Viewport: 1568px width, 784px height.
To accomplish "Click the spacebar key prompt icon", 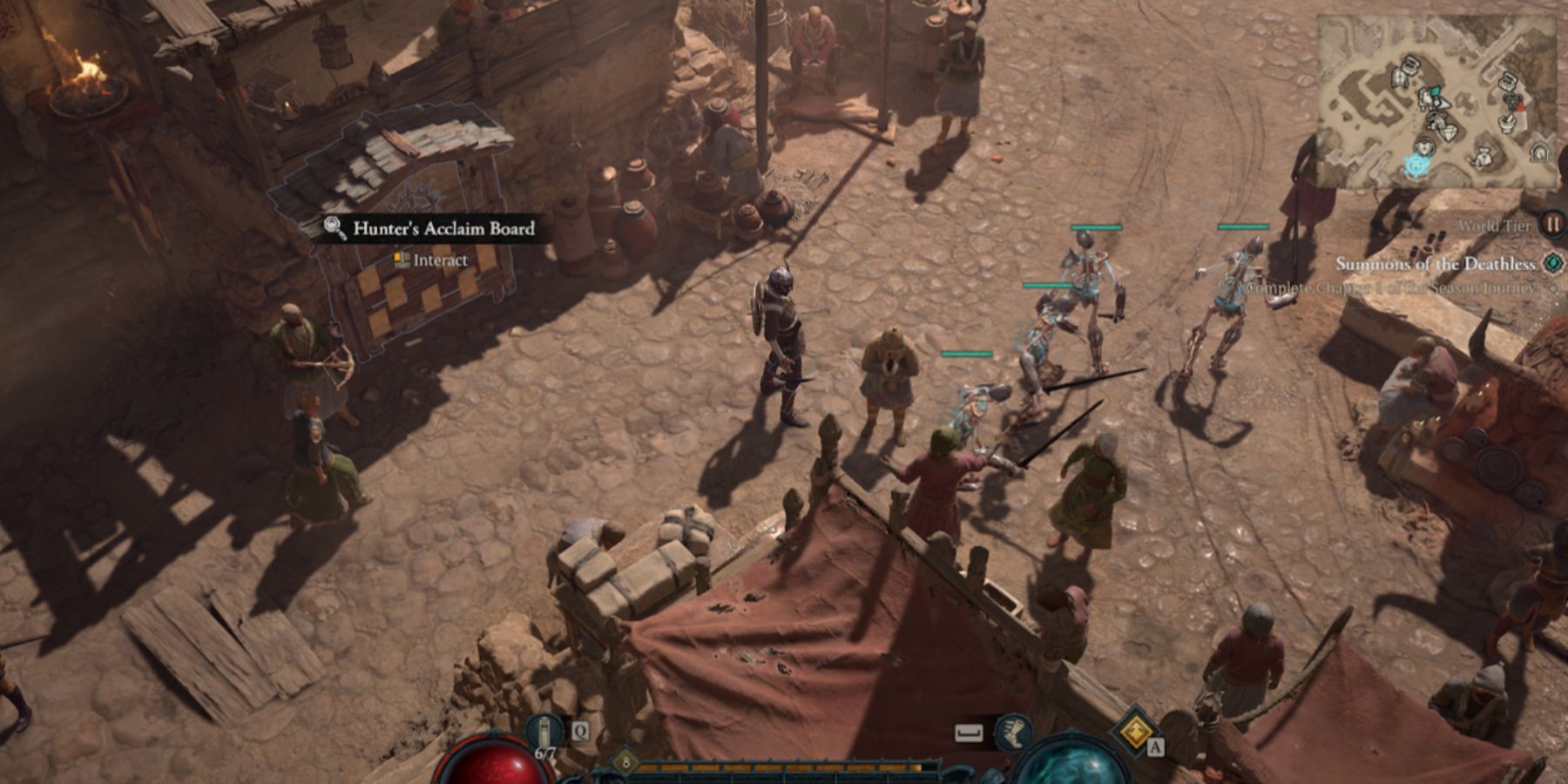I will point(970,731).
